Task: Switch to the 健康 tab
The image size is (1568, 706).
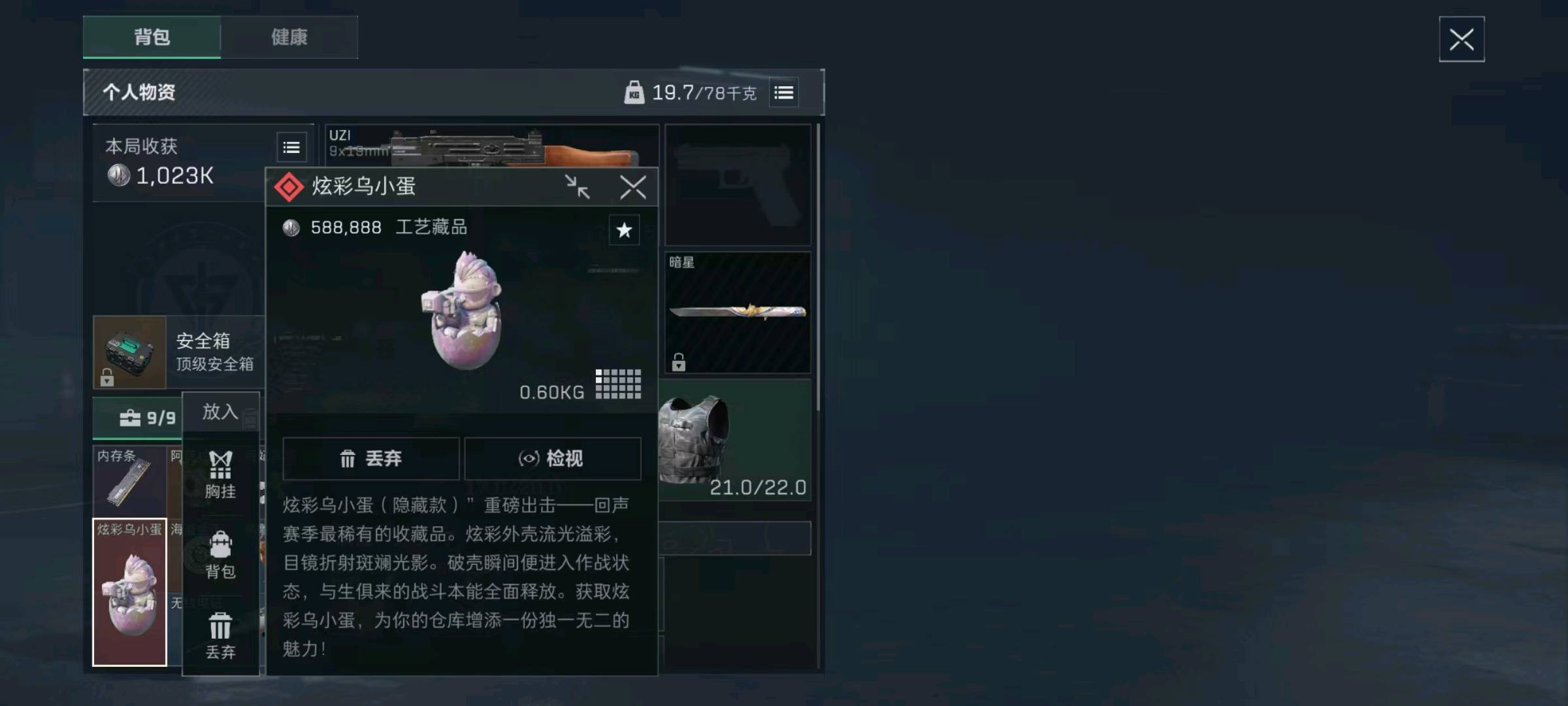Action: coord(290,38)
